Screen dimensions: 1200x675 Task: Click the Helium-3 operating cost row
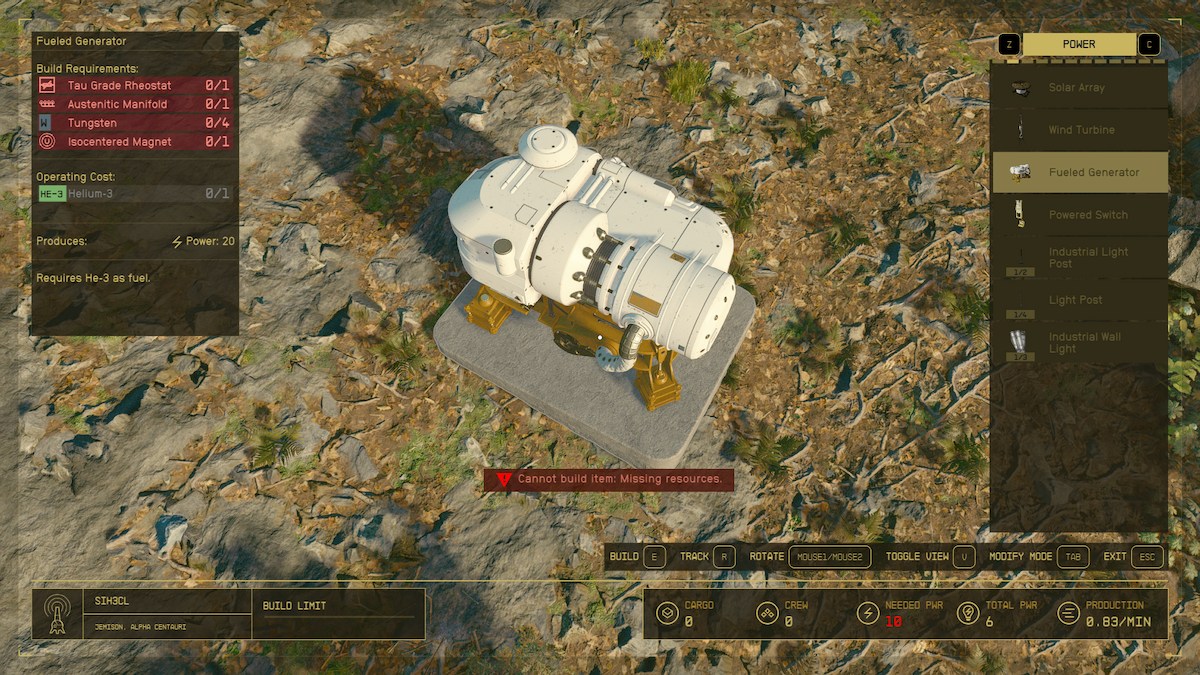(x=134, y=193)
